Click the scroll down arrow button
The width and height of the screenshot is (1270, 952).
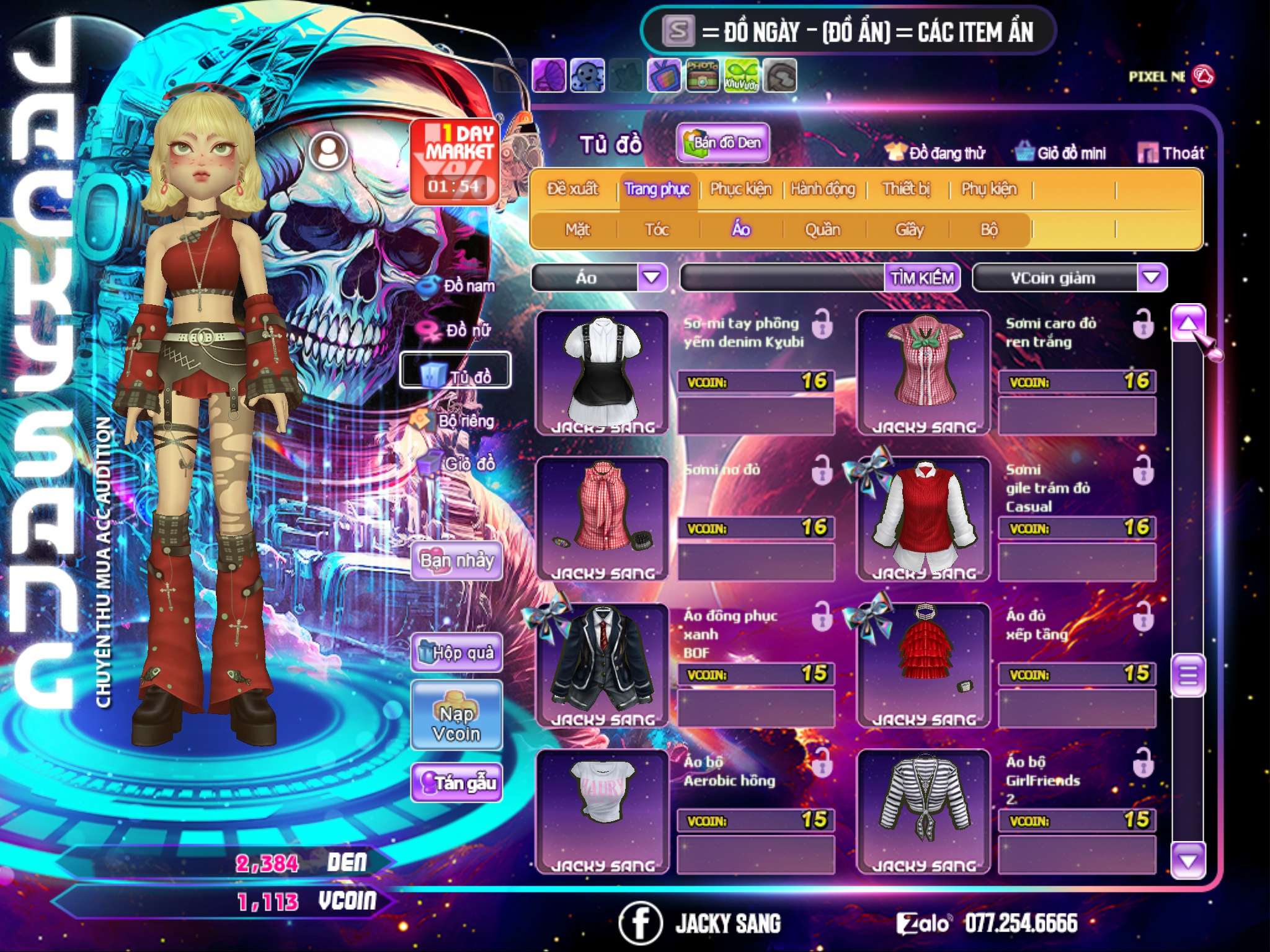(1188, 861)
